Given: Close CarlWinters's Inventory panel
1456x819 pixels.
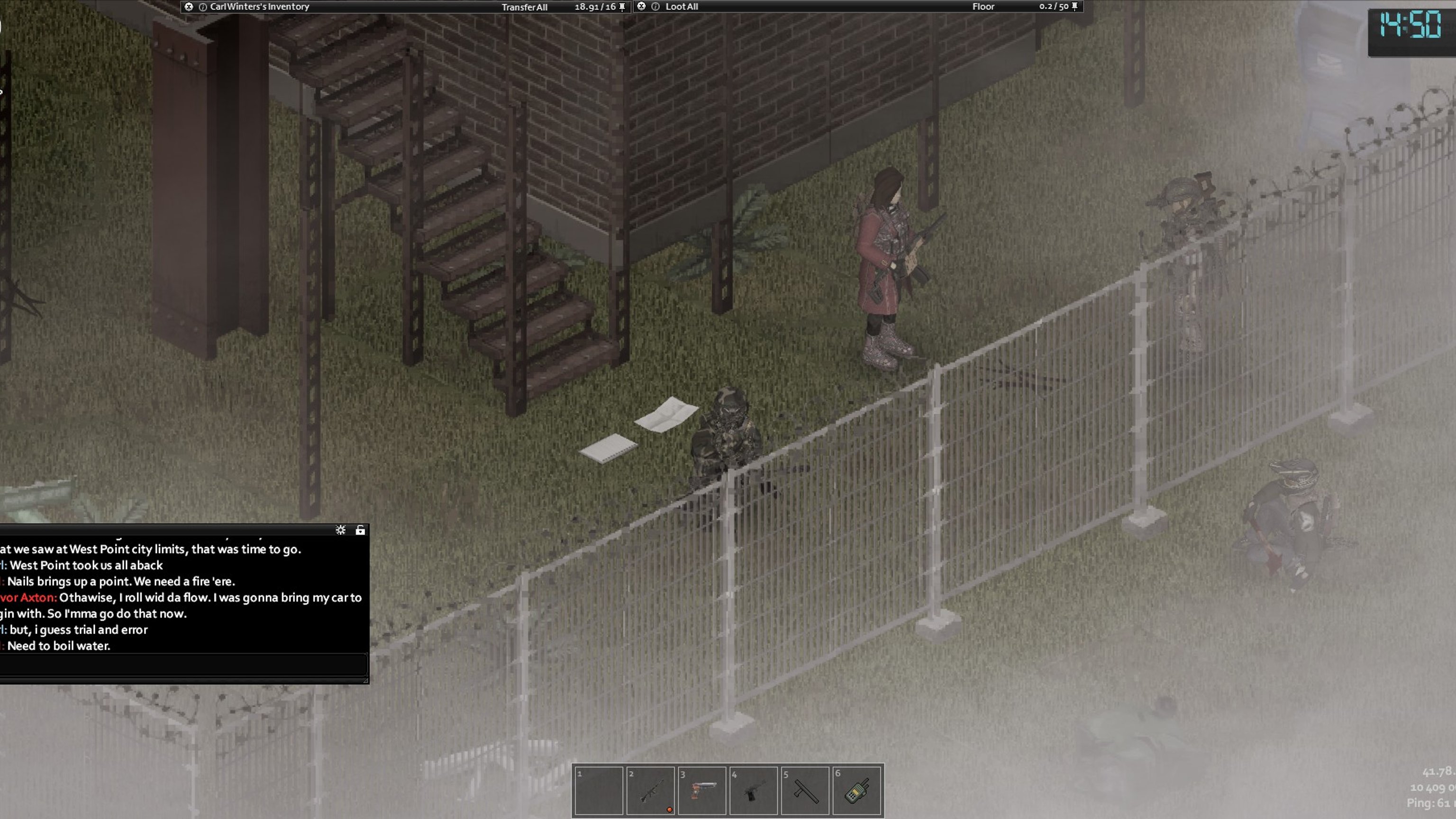Looking at the screenshot, I should pyautogui.click(x=189, y=7).
